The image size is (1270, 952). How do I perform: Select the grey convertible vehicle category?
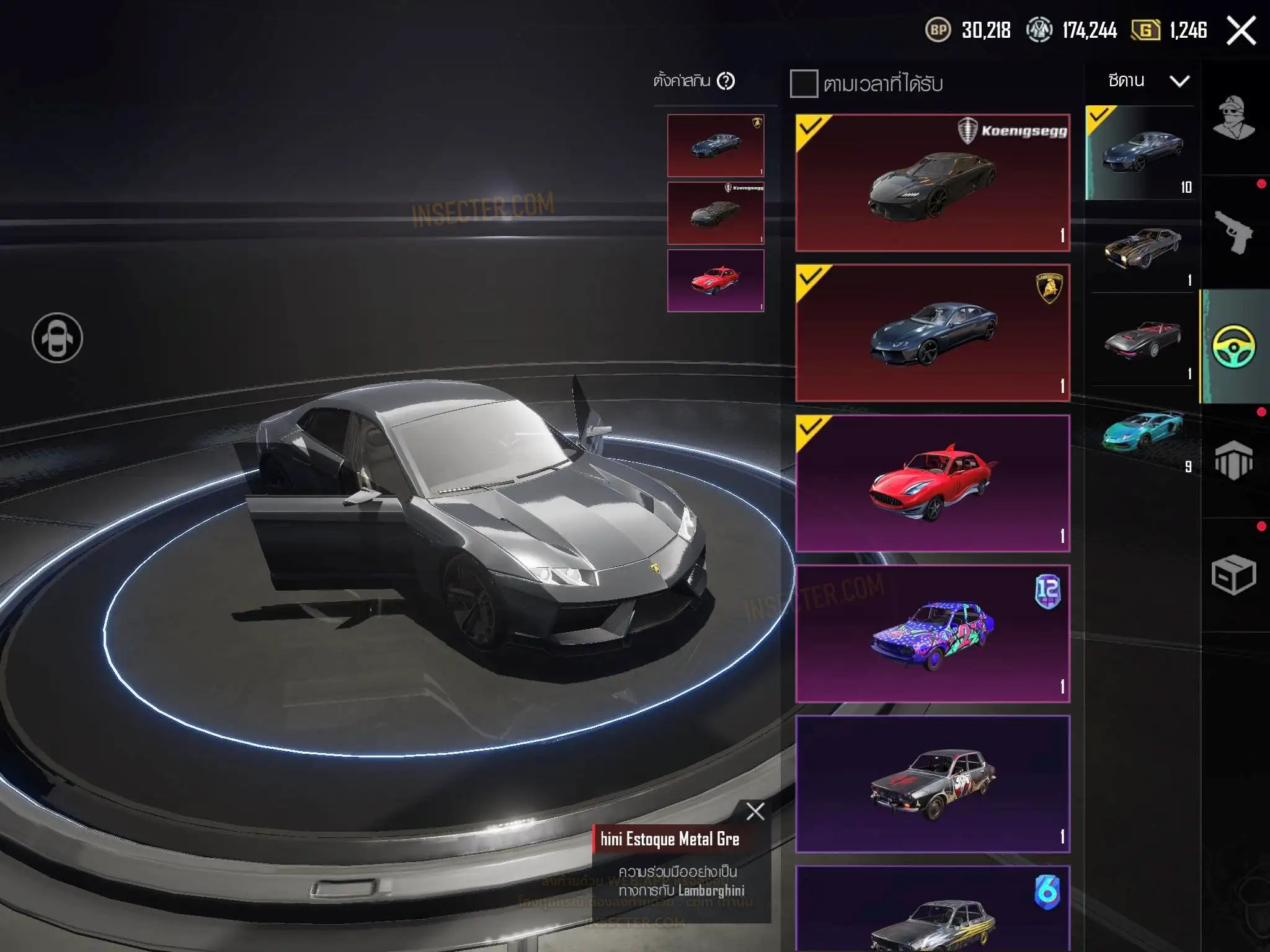(x=1142, y=340)
